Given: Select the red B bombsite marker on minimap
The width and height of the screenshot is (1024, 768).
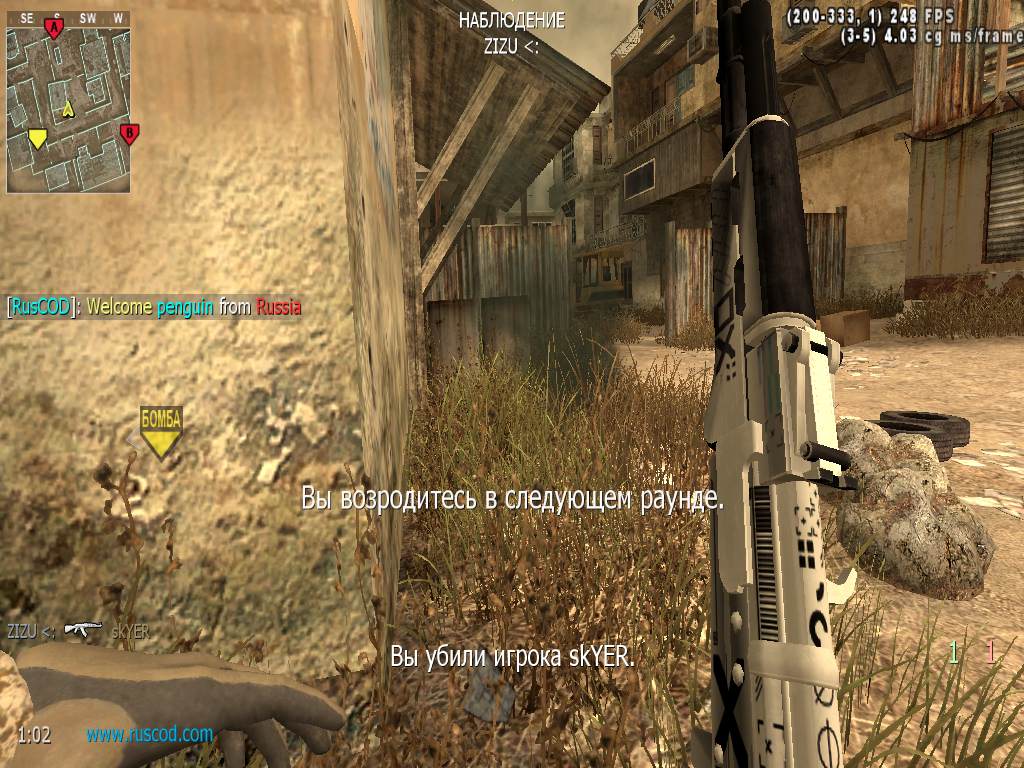Looking at the screenshot, I should click(x=128, y=133).
